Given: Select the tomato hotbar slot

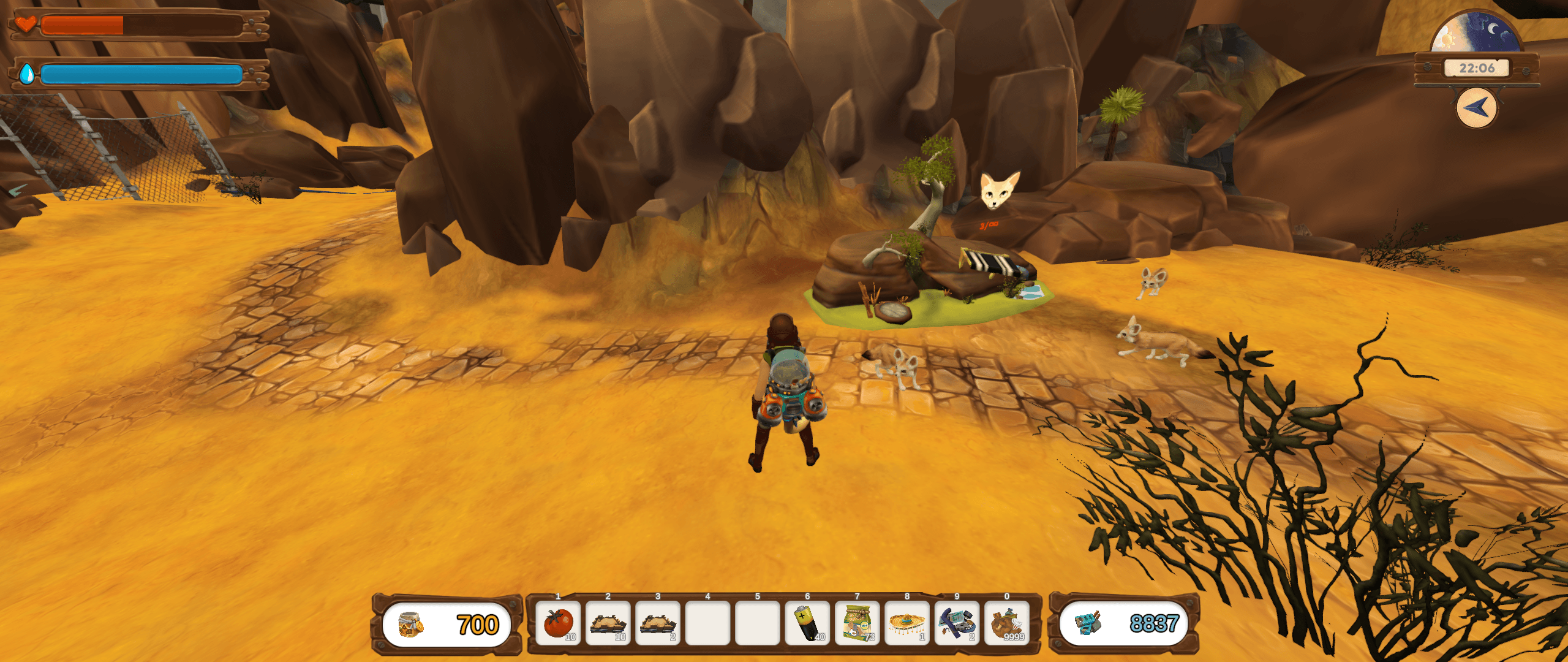Looking at the screenshot, I should tap(558, 623).
